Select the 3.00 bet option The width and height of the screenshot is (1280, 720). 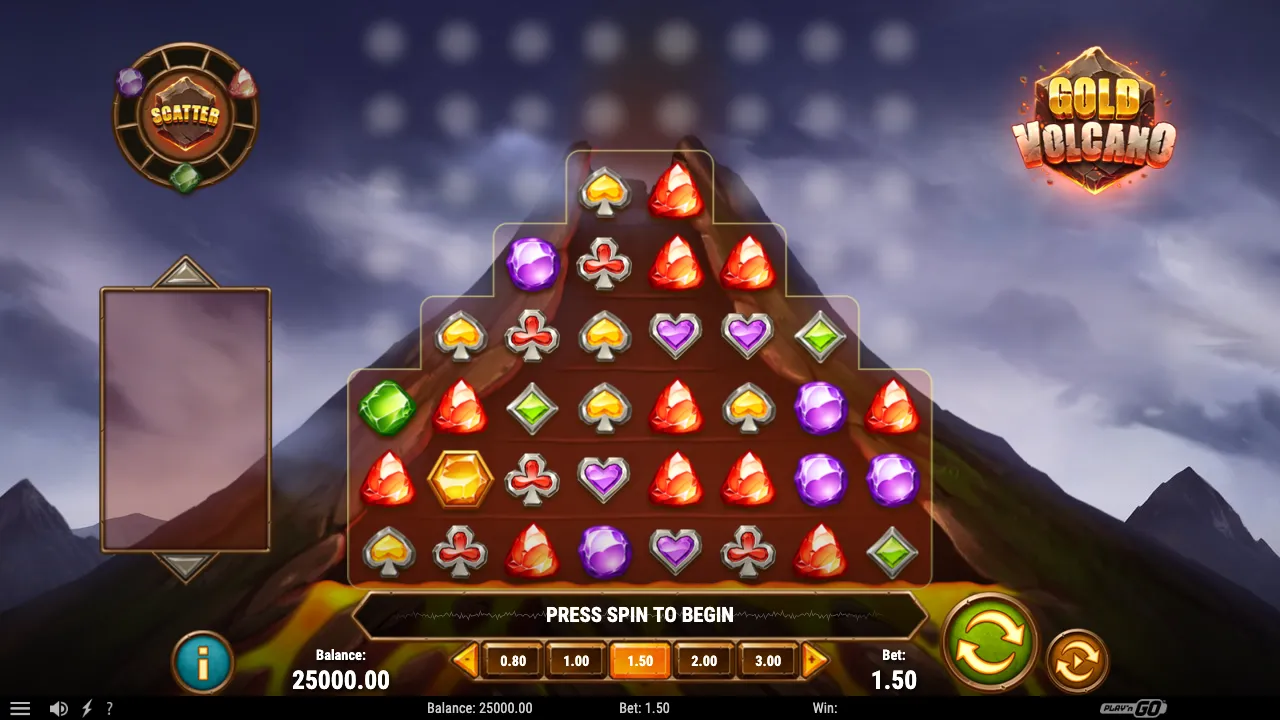coord(768,660)
